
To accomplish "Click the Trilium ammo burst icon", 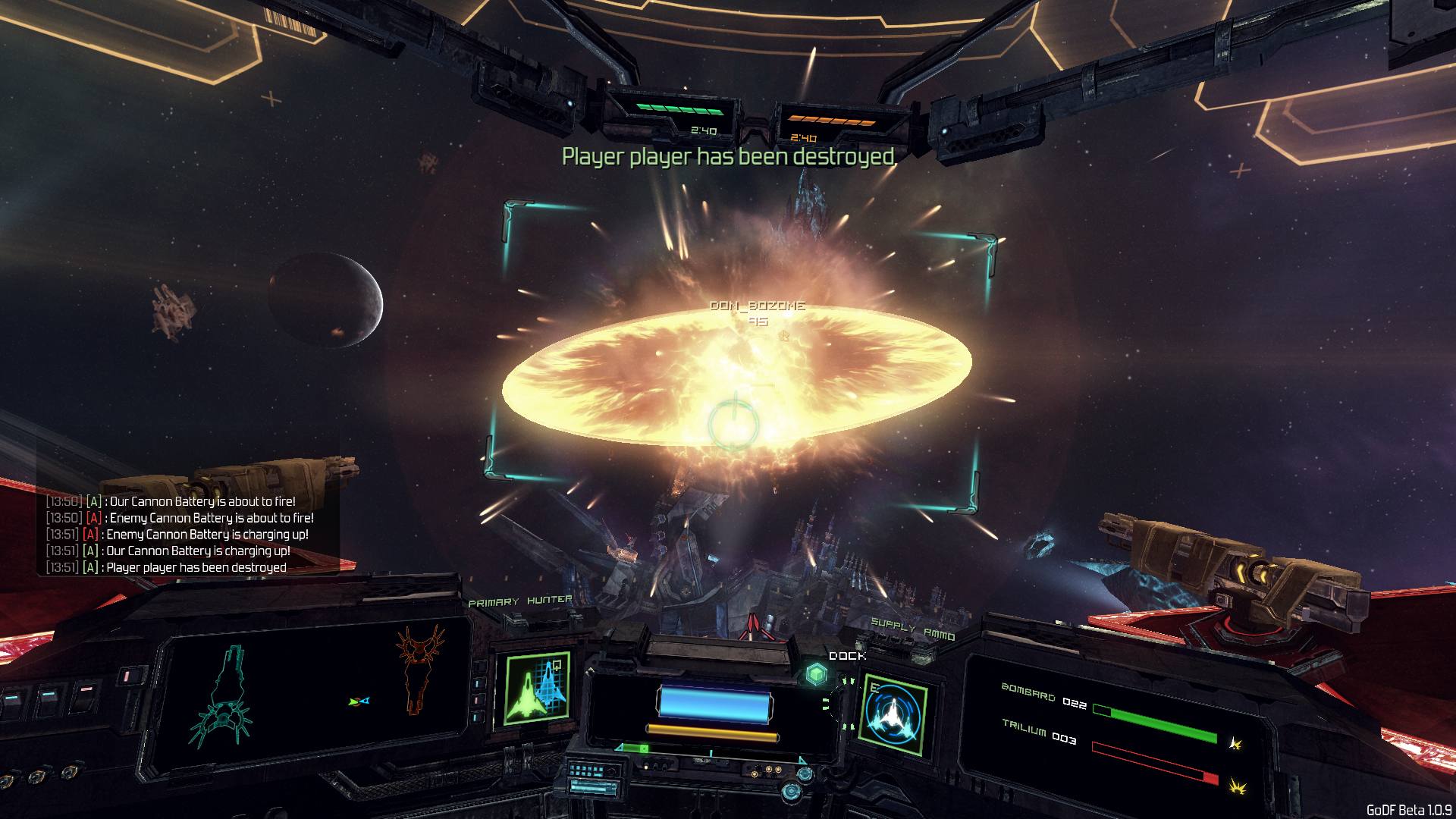I will (x=1238, y=786).
